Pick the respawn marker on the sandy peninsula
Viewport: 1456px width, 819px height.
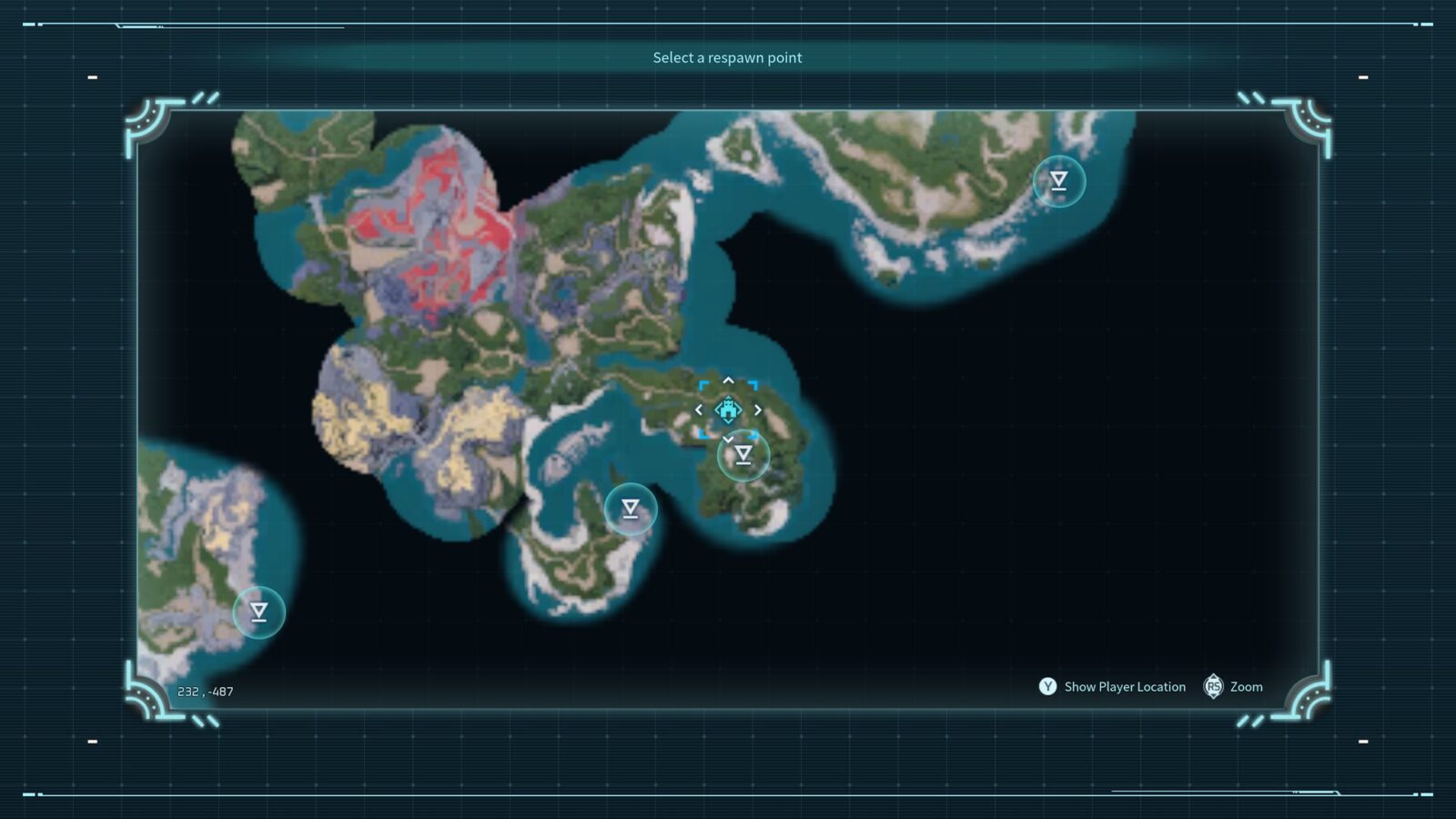coord(631,509)
